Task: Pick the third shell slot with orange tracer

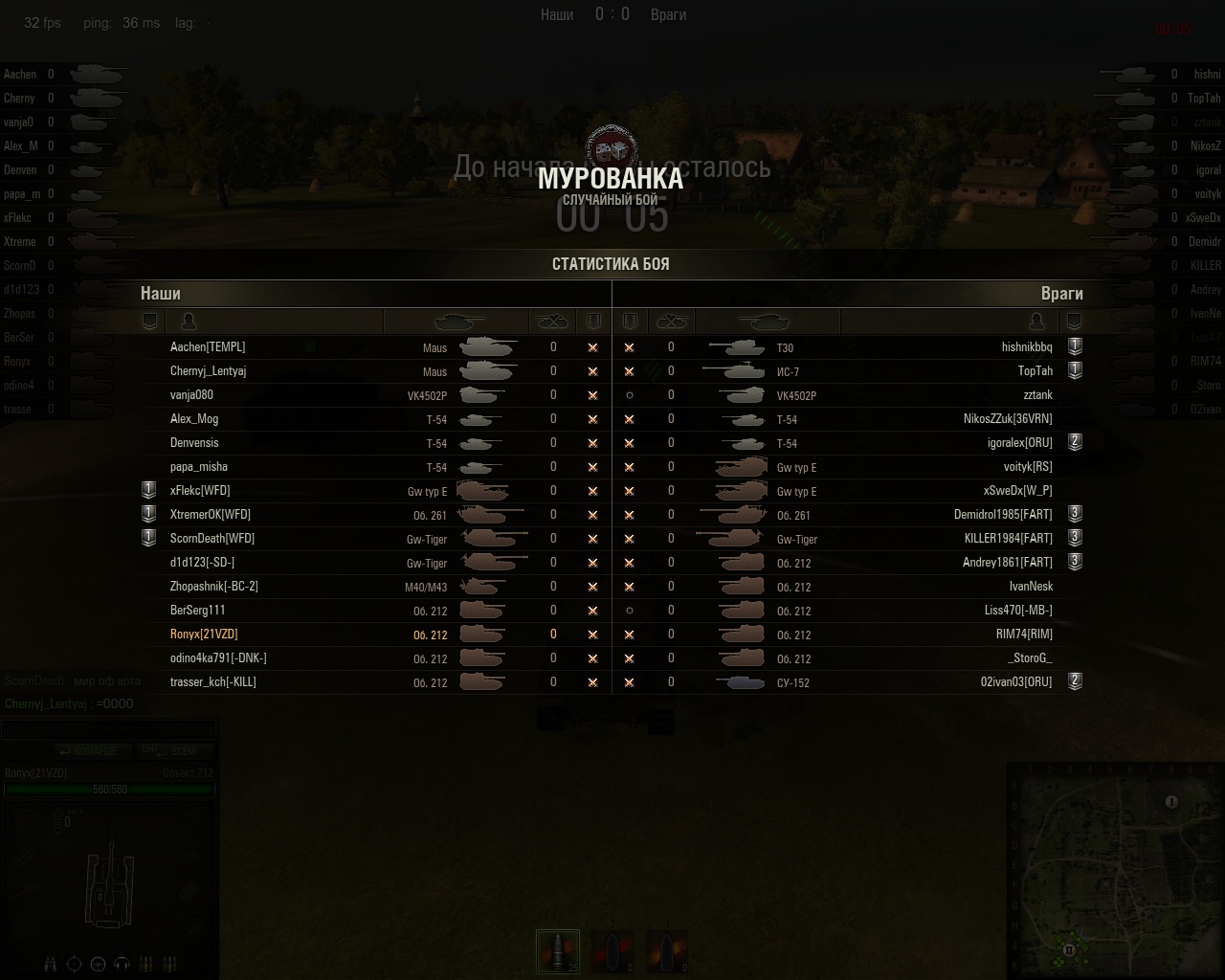Action: [x=667, y=952]
